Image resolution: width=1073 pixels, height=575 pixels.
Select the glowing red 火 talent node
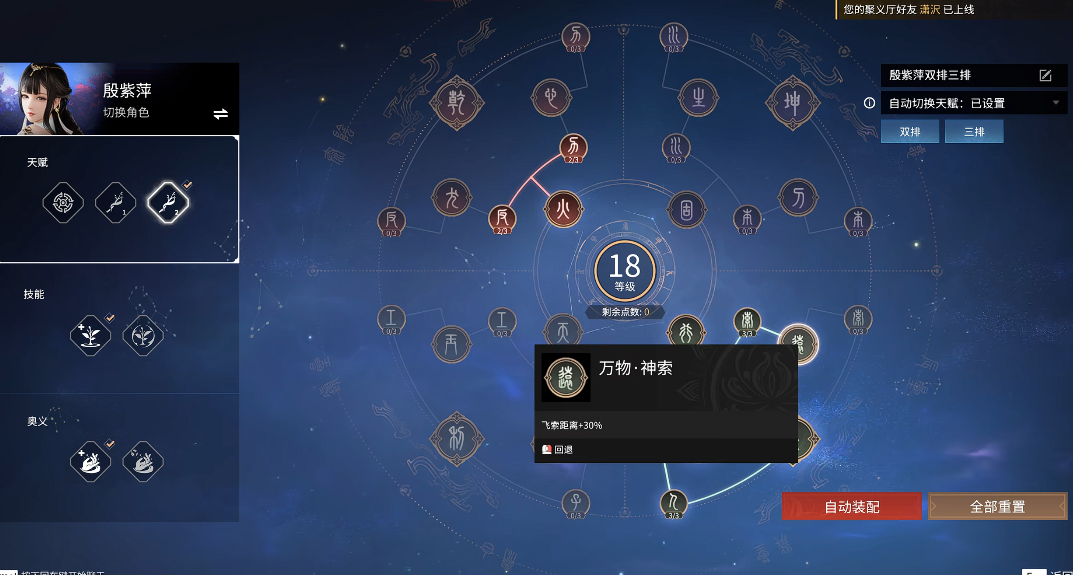[563, 211]
